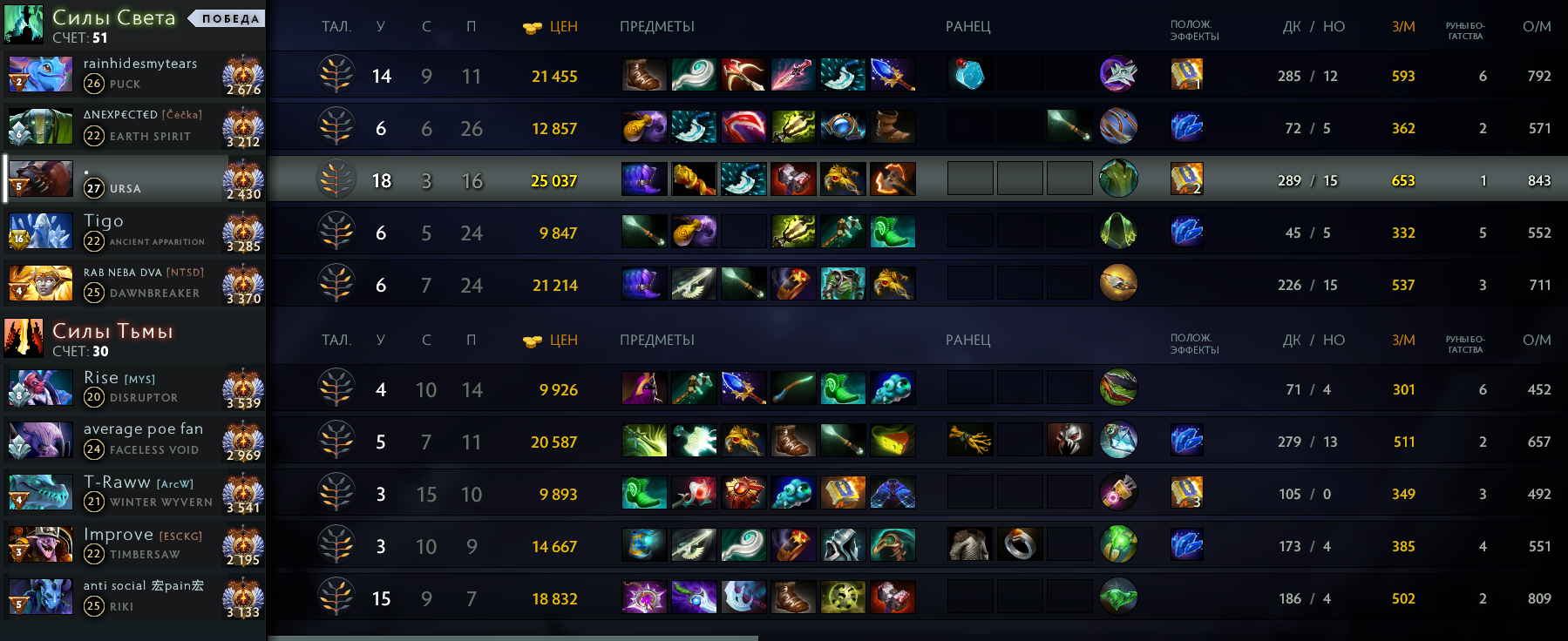Click the Earth Spirit hero portrait
The width and height of the screenshot is (1568, 641).
40,127
